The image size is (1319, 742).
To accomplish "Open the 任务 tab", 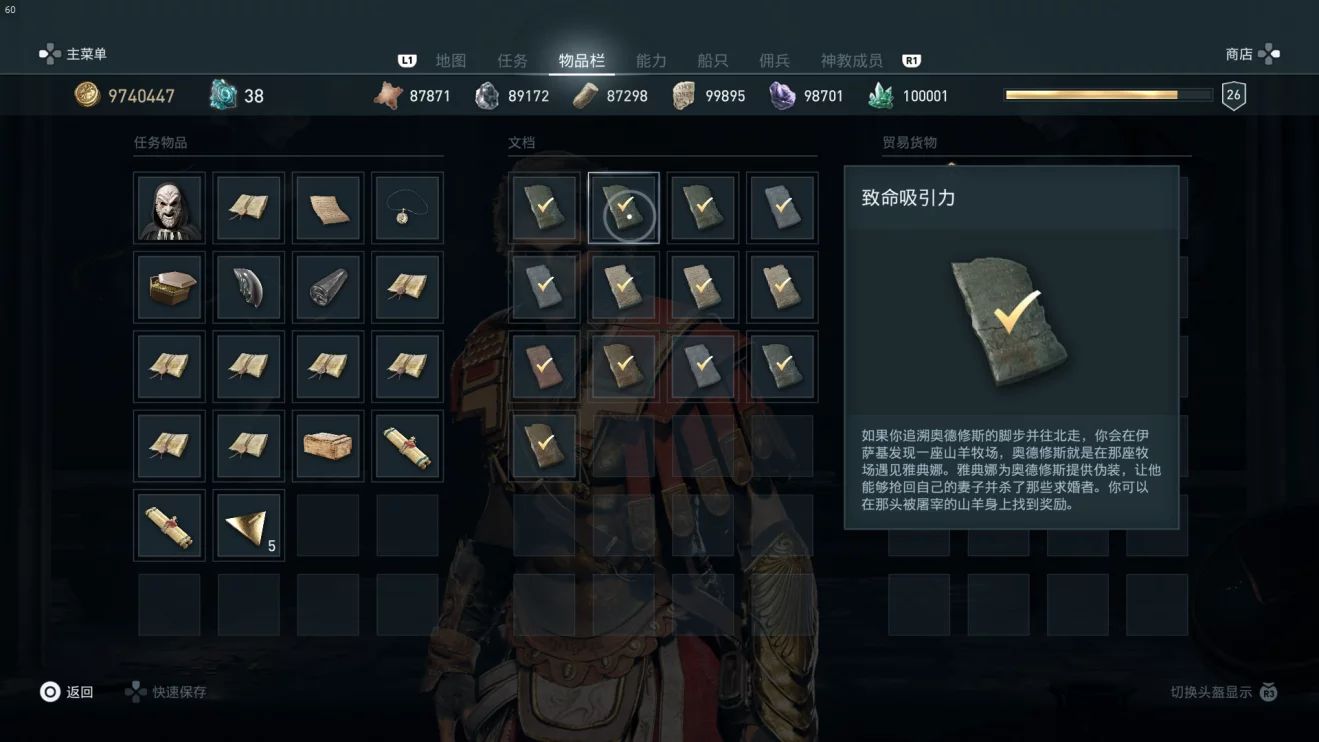I will 512,61.
